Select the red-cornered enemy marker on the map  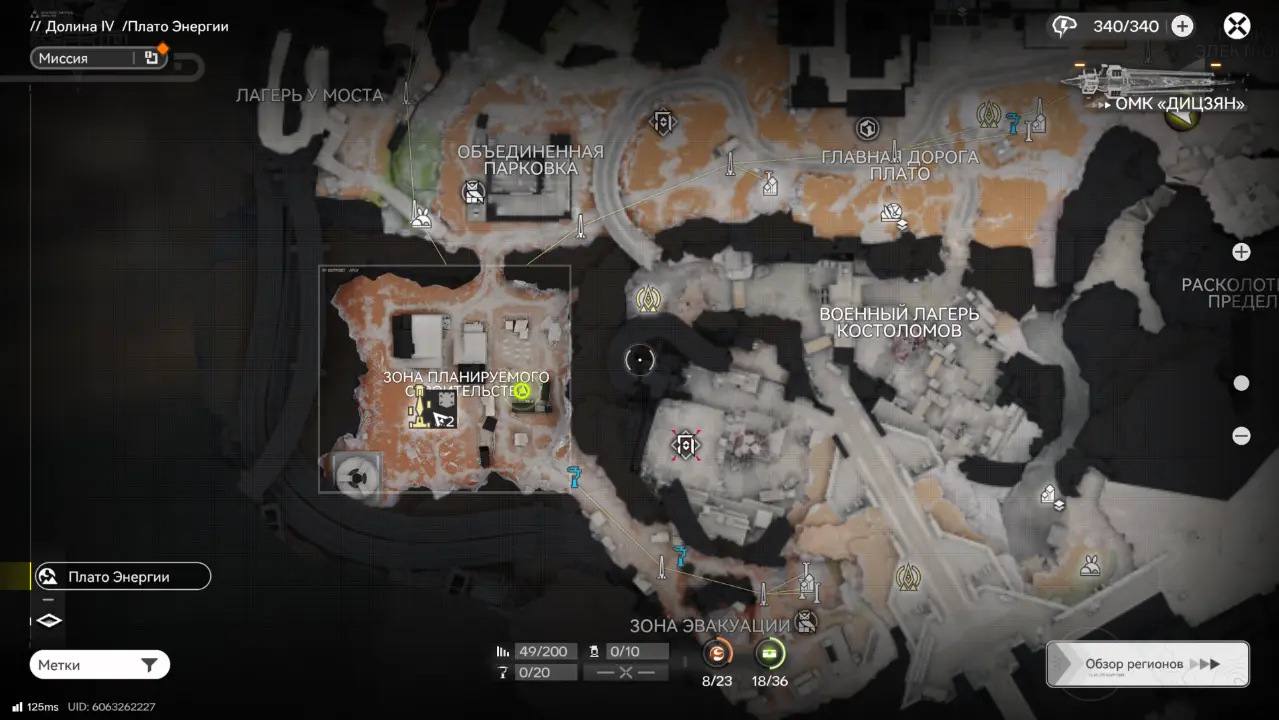[x=685, y=445]
